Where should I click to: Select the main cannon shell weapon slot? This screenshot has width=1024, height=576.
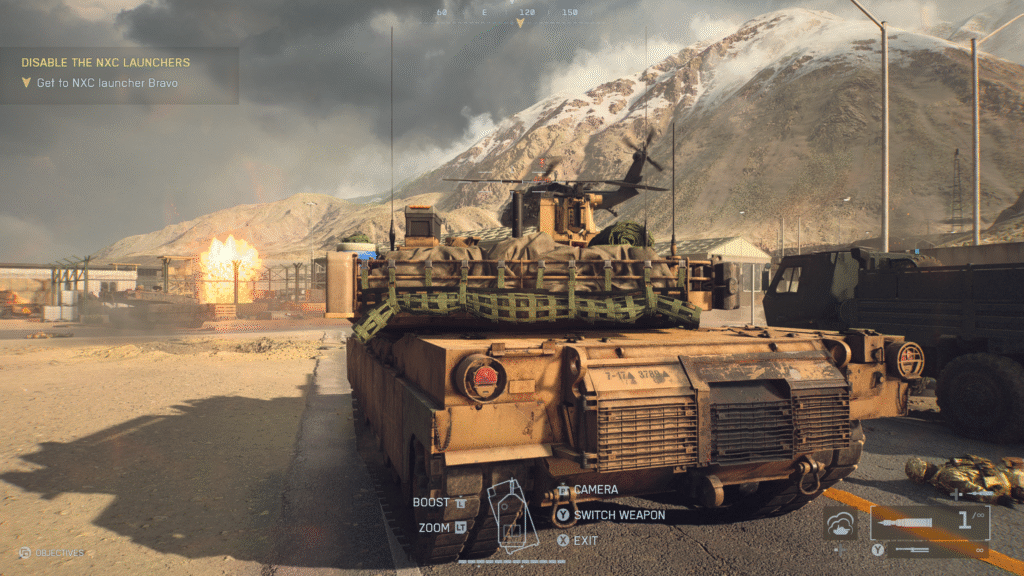pyautogui.click(x=928, y=522)
